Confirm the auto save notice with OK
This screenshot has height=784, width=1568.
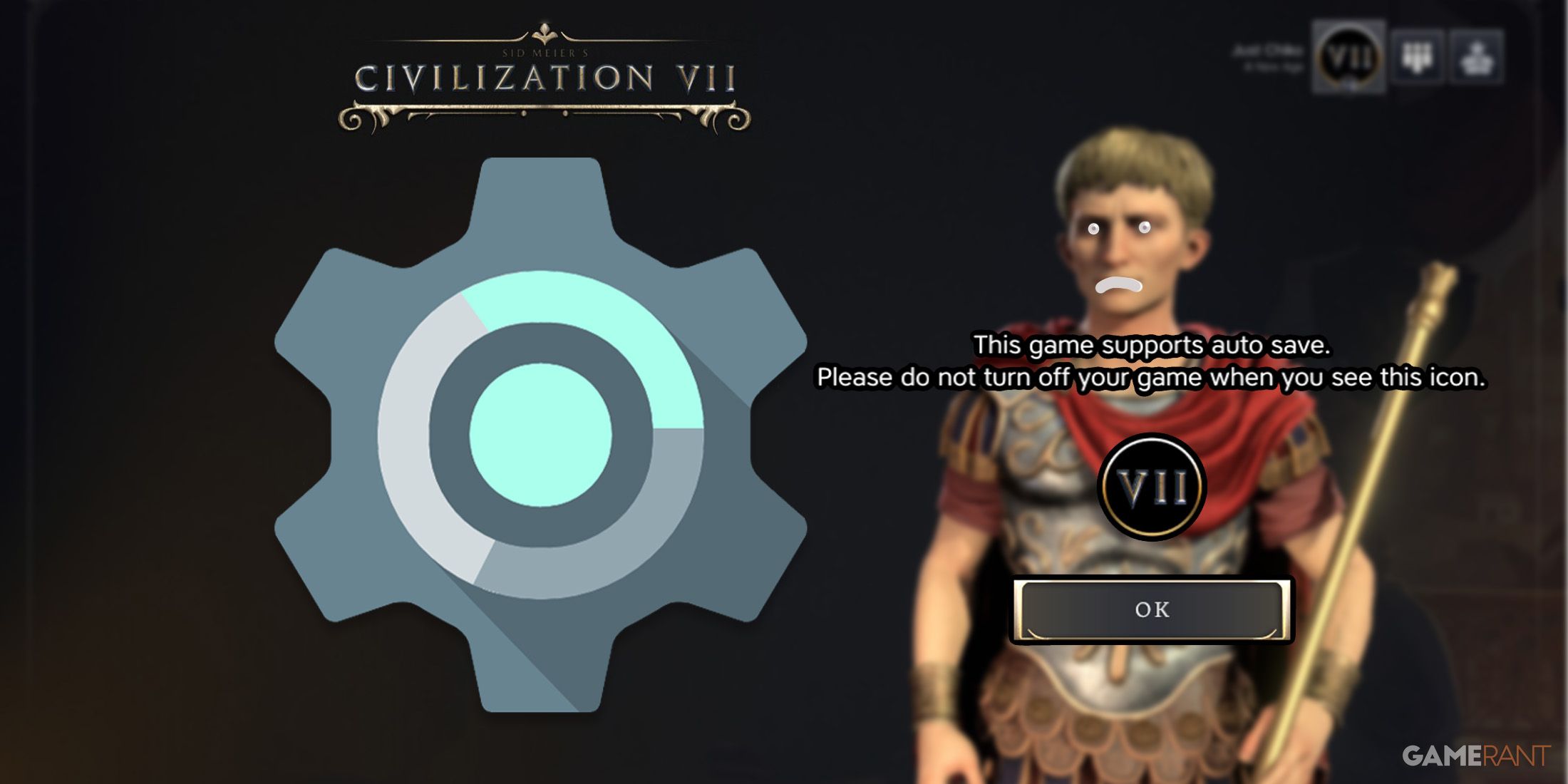(x=1152, y=610)
